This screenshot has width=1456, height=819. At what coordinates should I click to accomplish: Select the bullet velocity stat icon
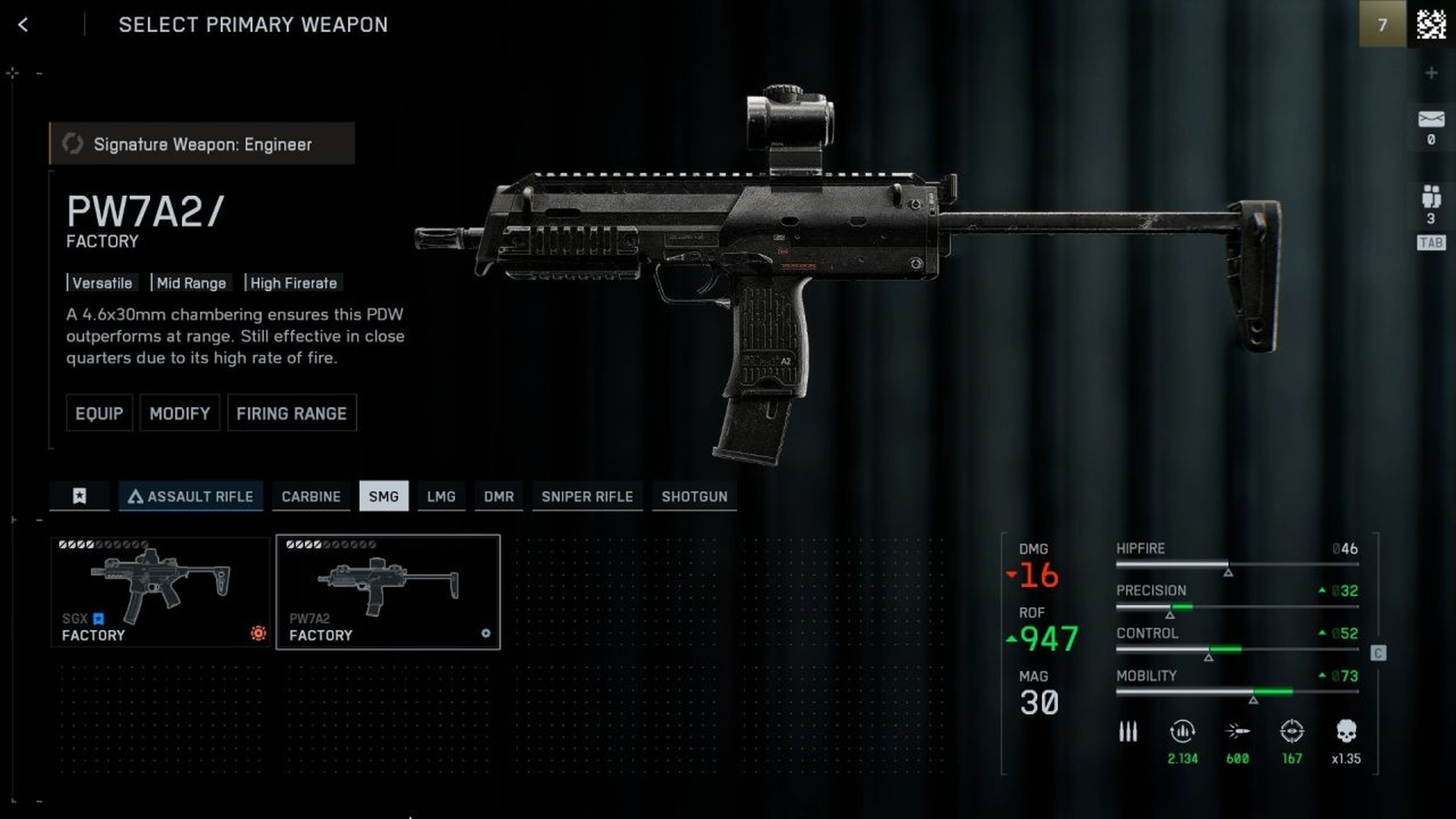1238,731
